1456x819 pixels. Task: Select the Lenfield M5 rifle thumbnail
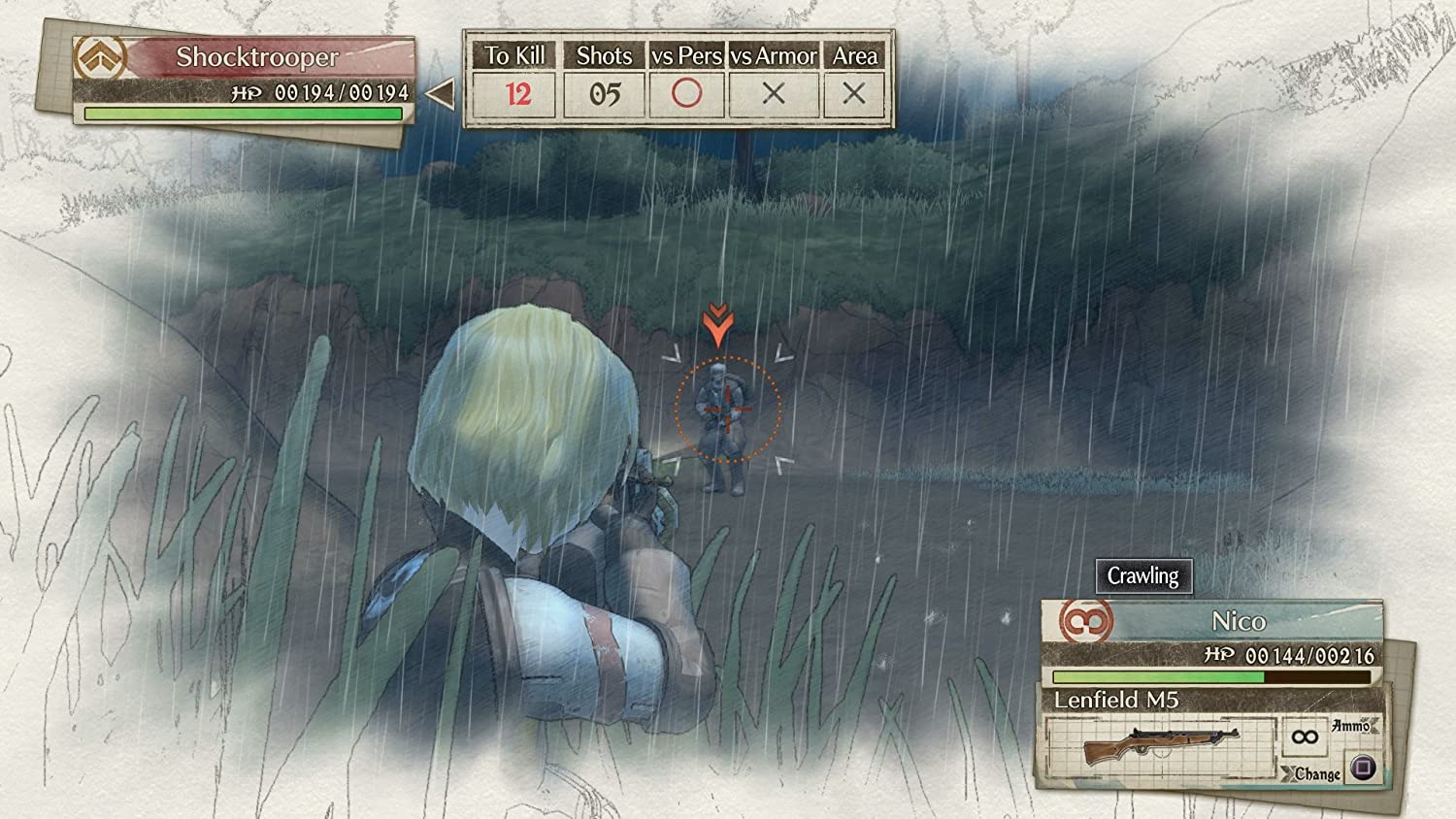1160,741
